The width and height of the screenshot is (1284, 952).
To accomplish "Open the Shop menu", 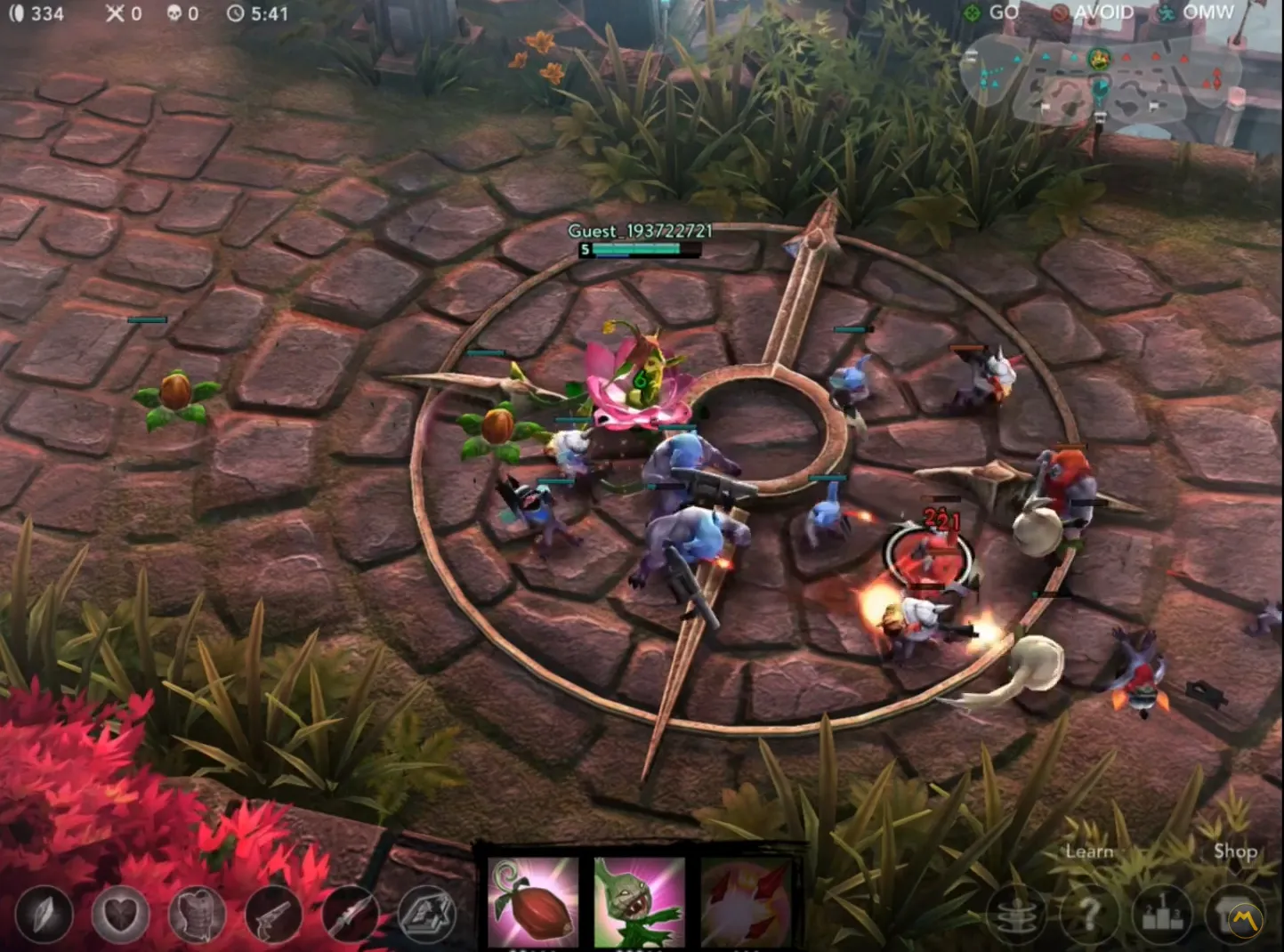I will click(x=1236, y=851).
